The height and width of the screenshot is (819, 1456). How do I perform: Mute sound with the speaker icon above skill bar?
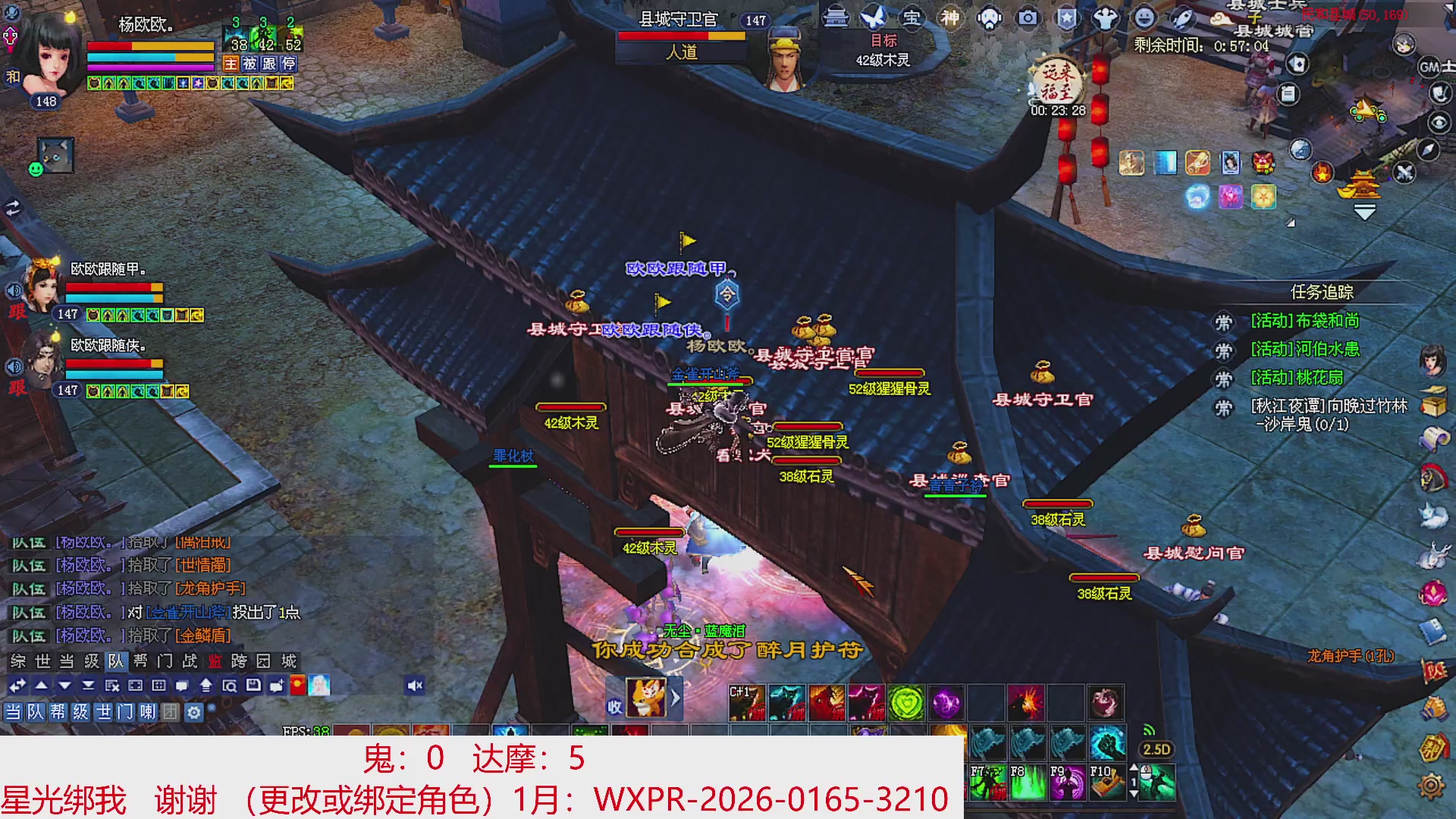(x=413, y=686)
